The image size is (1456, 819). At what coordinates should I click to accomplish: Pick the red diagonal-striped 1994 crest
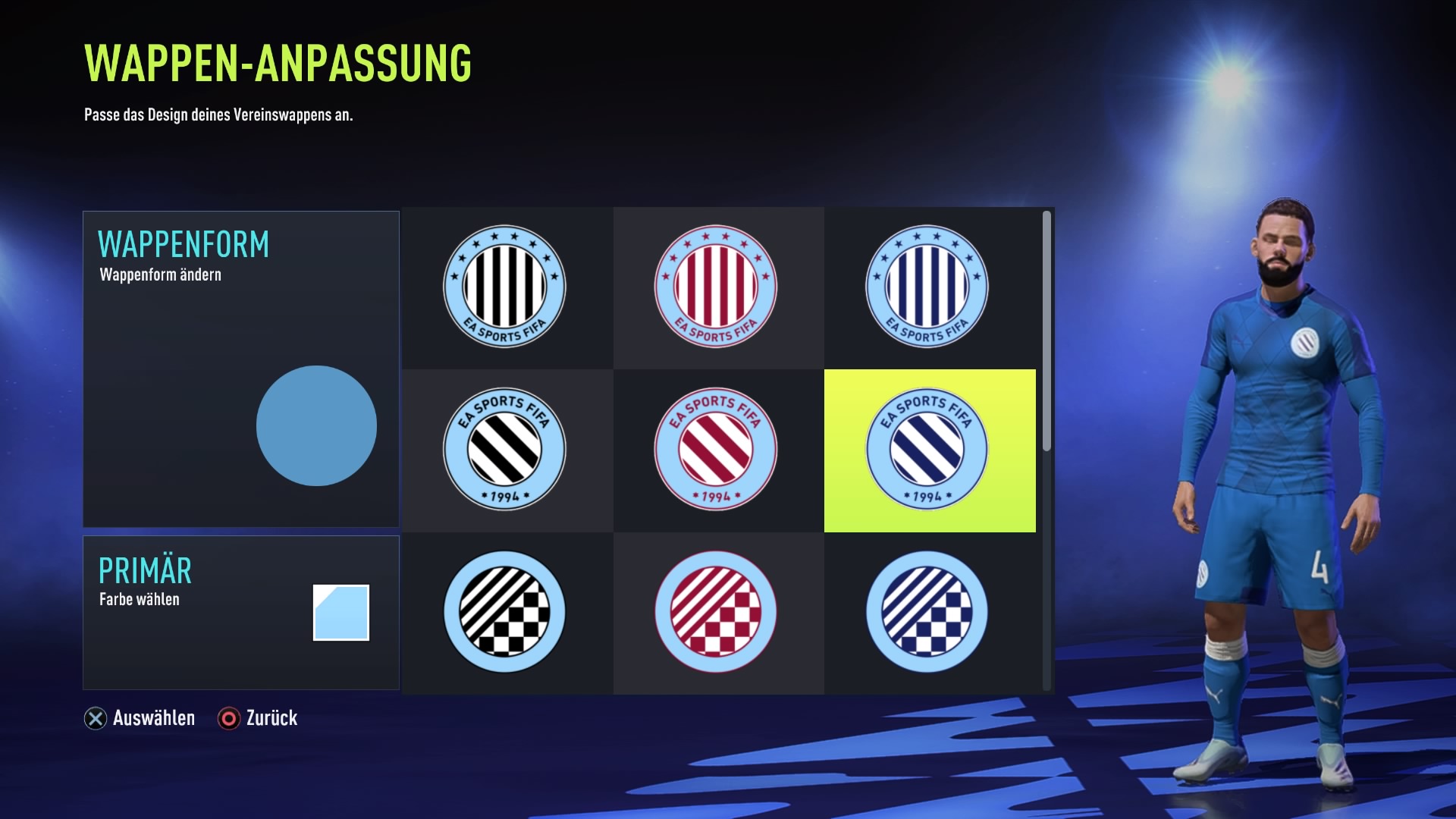point(716,450)
